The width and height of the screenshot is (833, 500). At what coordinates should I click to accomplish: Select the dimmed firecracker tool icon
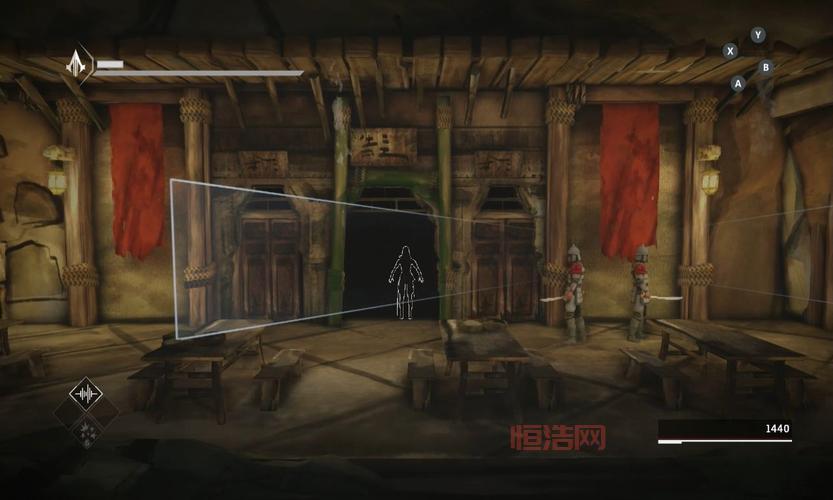86,433
